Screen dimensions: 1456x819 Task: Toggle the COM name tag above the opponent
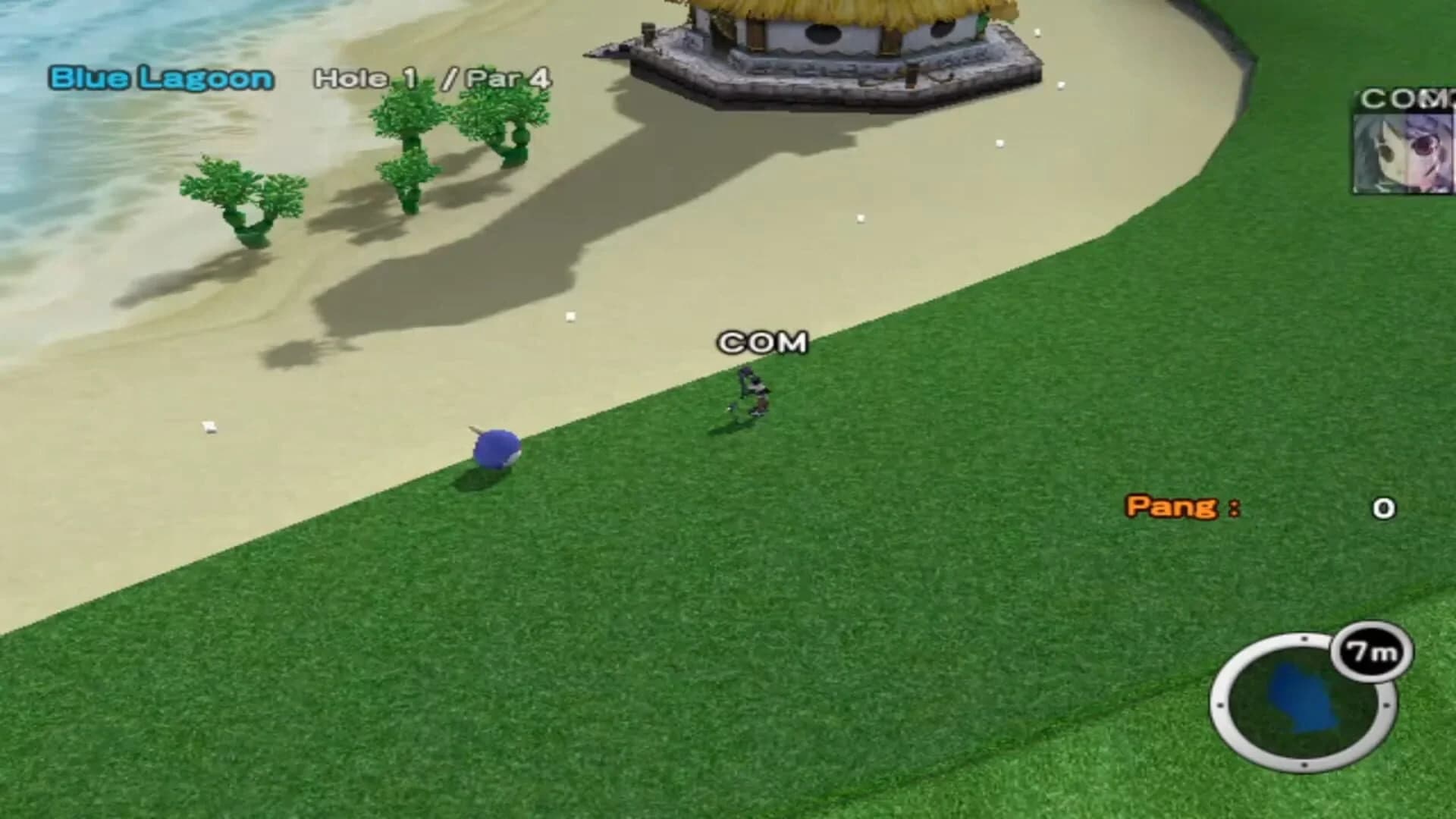762,343
